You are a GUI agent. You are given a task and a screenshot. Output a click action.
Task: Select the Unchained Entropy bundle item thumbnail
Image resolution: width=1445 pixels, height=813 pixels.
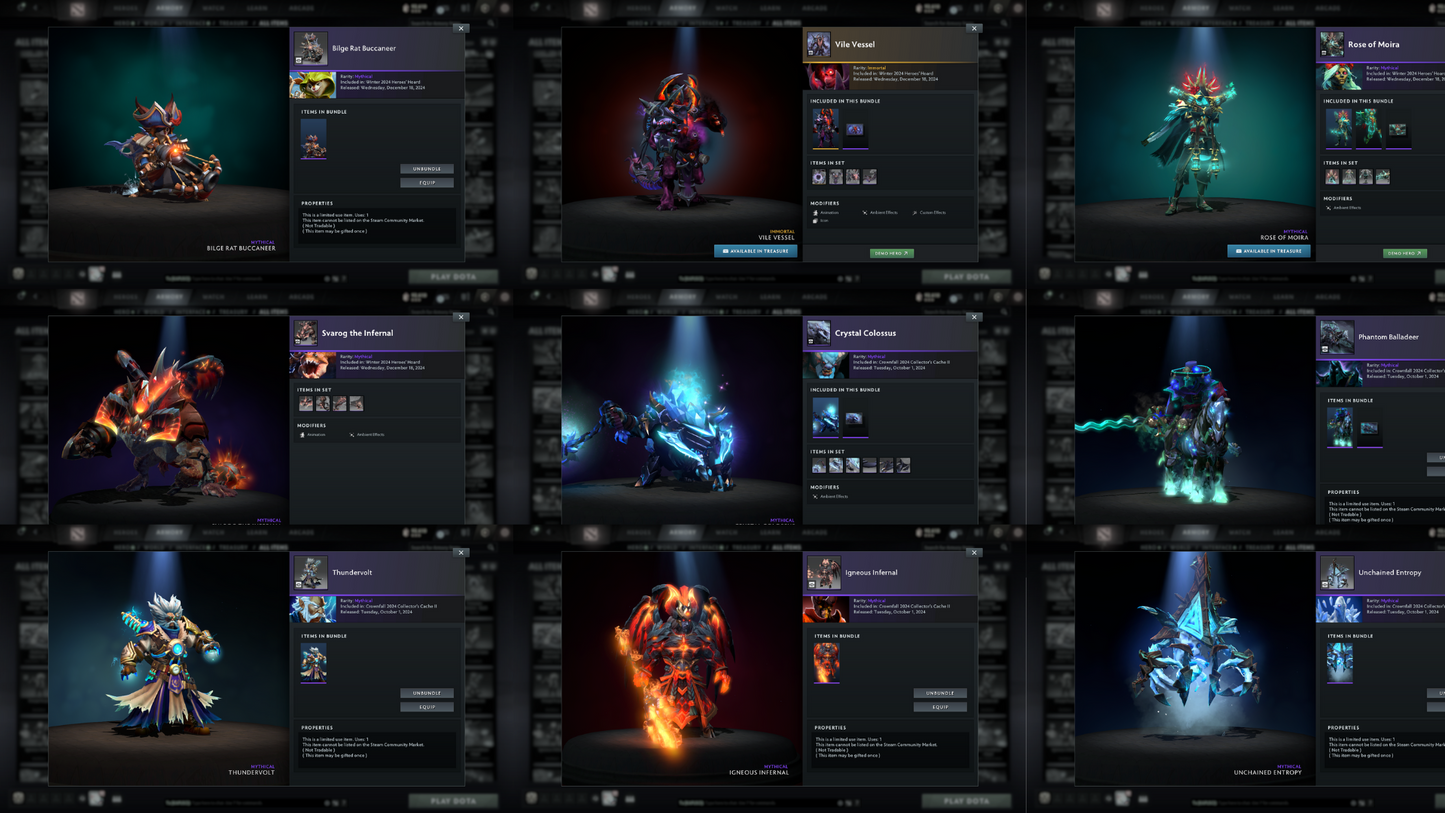pyautogui.click(x=1339, y=663)
